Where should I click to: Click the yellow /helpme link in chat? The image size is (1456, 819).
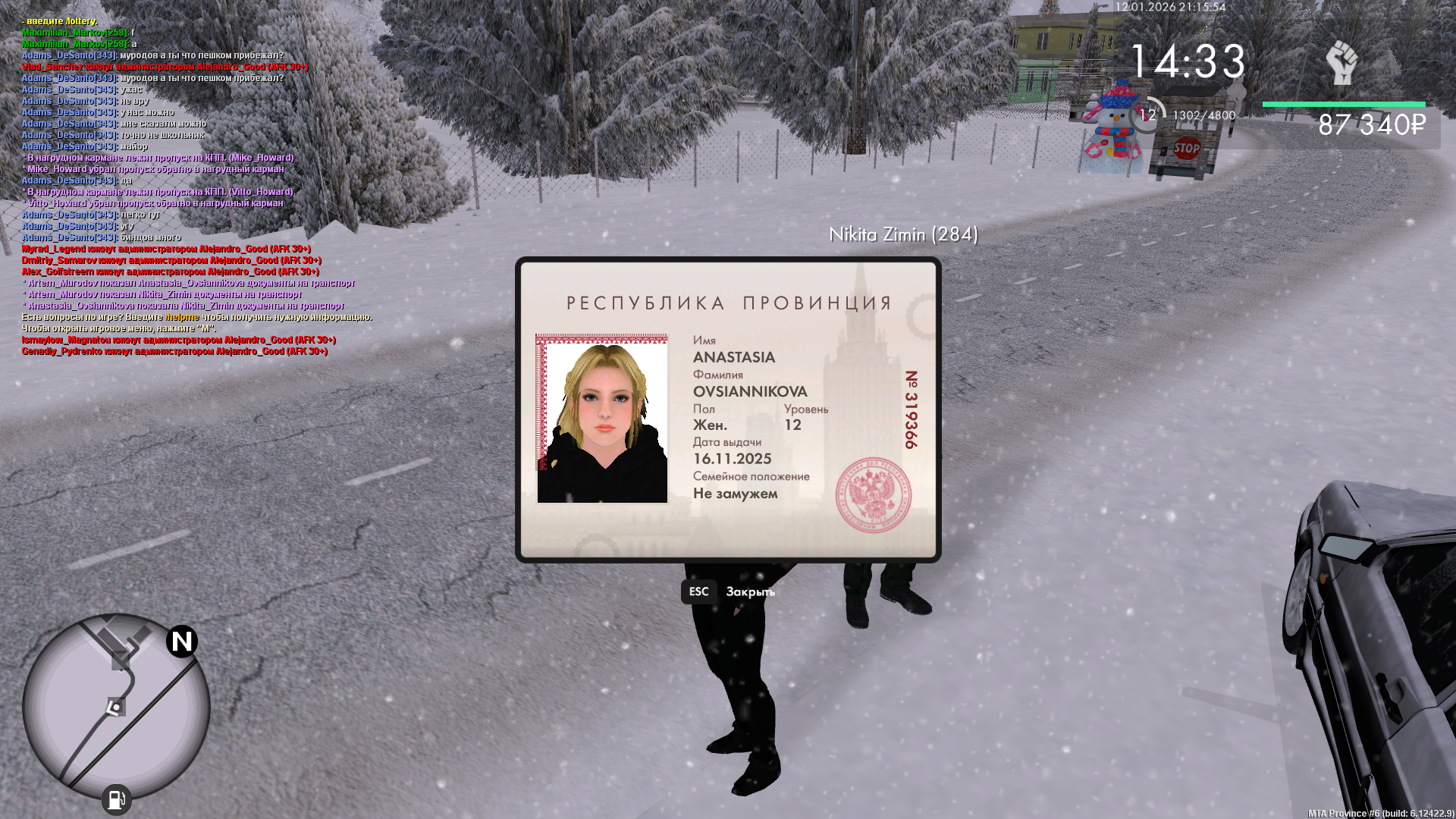click(182, 318)
